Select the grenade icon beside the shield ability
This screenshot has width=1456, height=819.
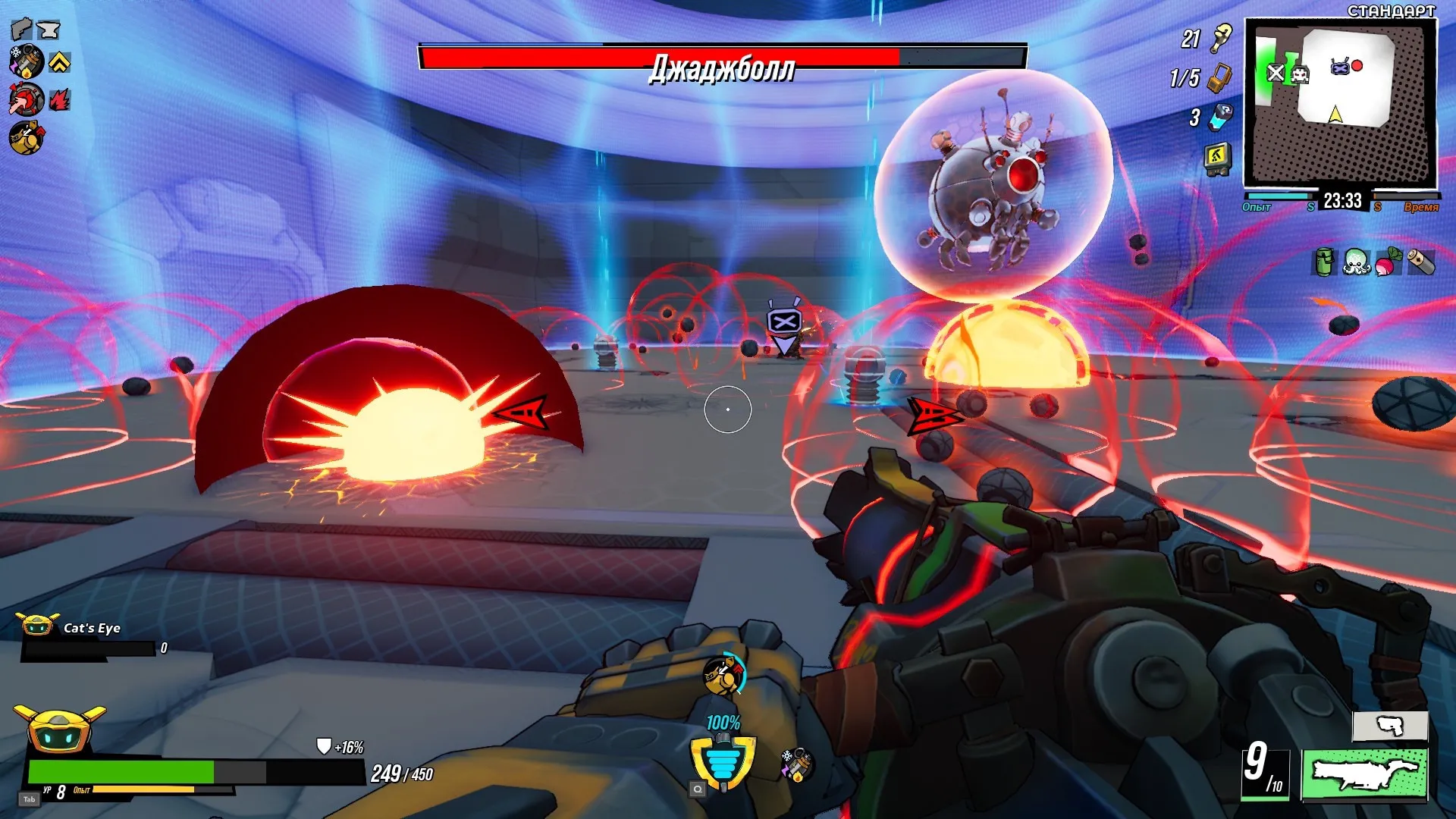(796, 764)
